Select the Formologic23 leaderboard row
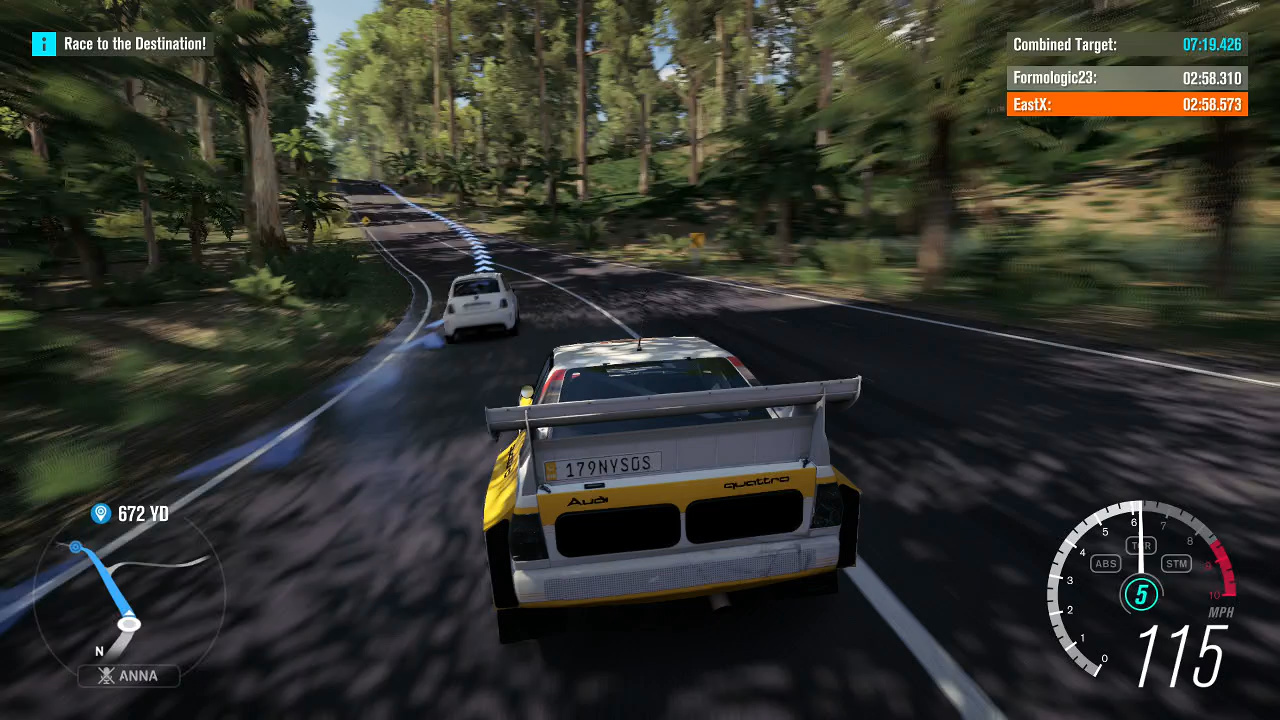The width and height of the screenshot is (1280, 720). pyautogui.click(x=1127, y=78)
